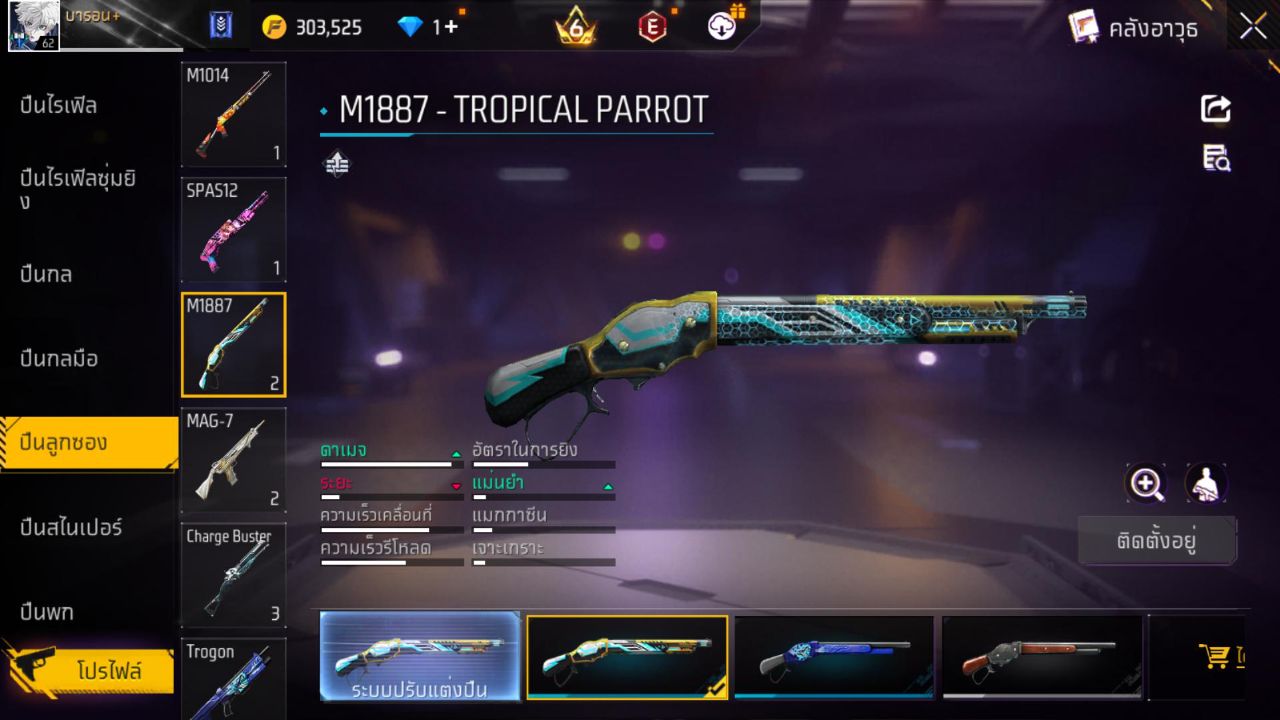Open the โปรไฟล์ button

pyautogui.click(x=108, y=670)
